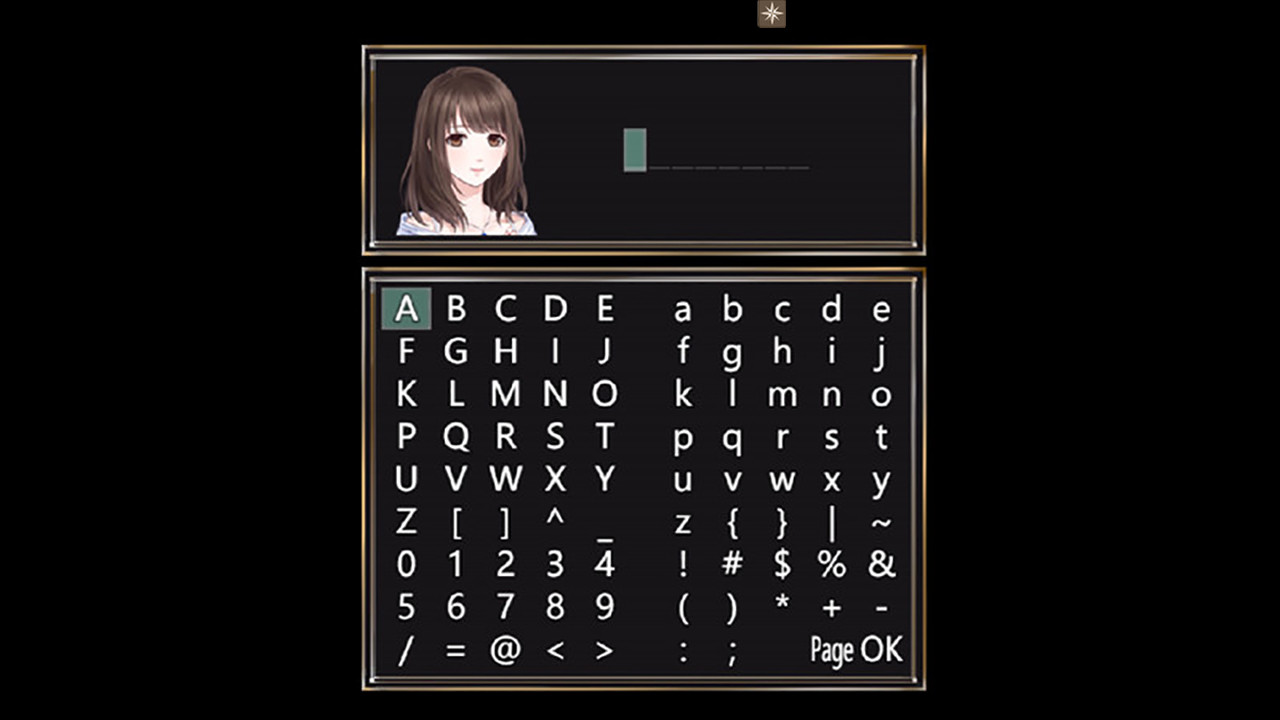Select the left bracket [ key
The height and width of the screenshot is (720, 1280).
click(x=455, y=522)
